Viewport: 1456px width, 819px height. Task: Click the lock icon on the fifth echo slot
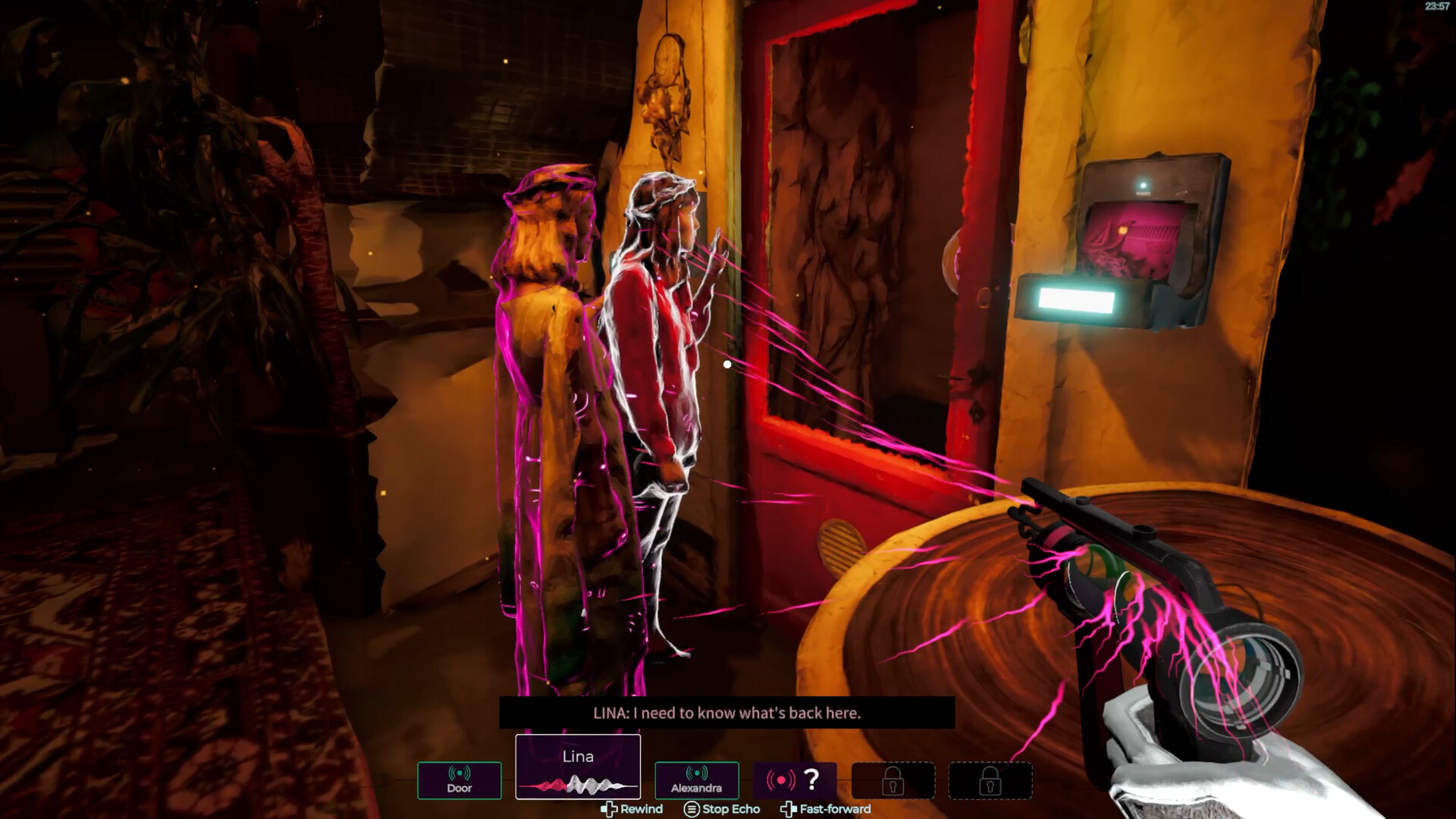tap(893, 781)
